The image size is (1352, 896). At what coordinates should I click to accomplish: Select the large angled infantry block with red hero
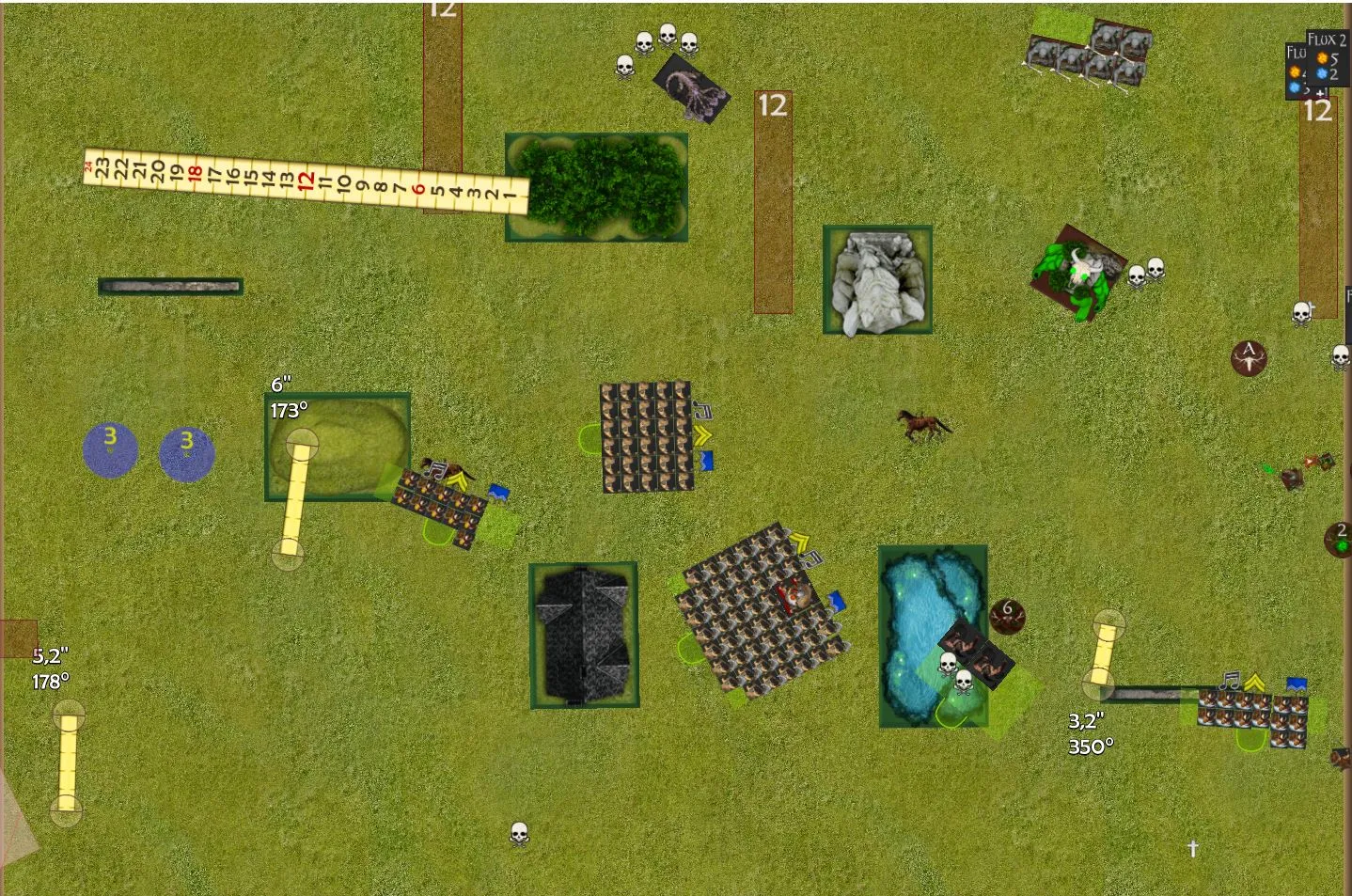point(762,611)
